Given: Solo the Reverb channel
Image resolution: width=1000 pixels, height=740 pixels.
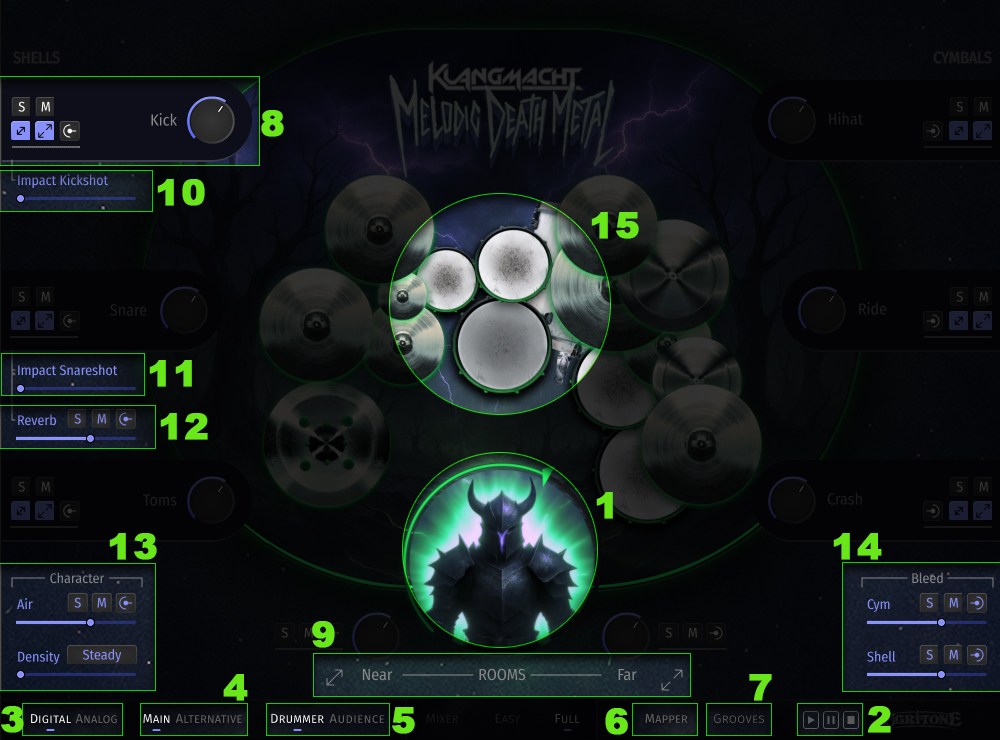Looking at the screenshot, I should pos(77,420).
